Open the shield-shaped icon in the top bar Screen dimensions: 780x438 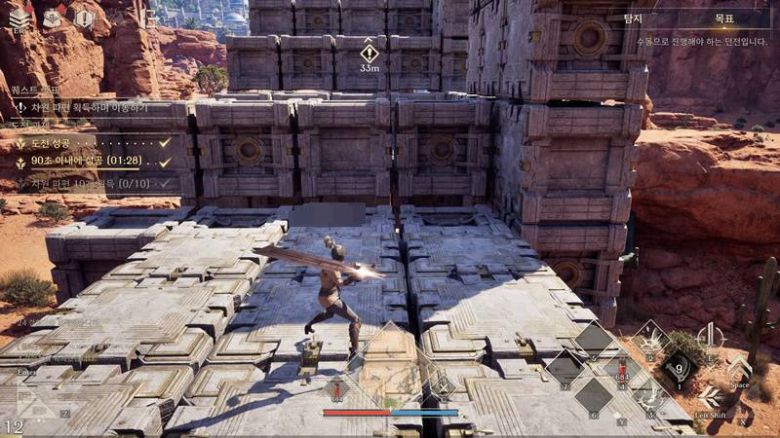click(52, 18)
